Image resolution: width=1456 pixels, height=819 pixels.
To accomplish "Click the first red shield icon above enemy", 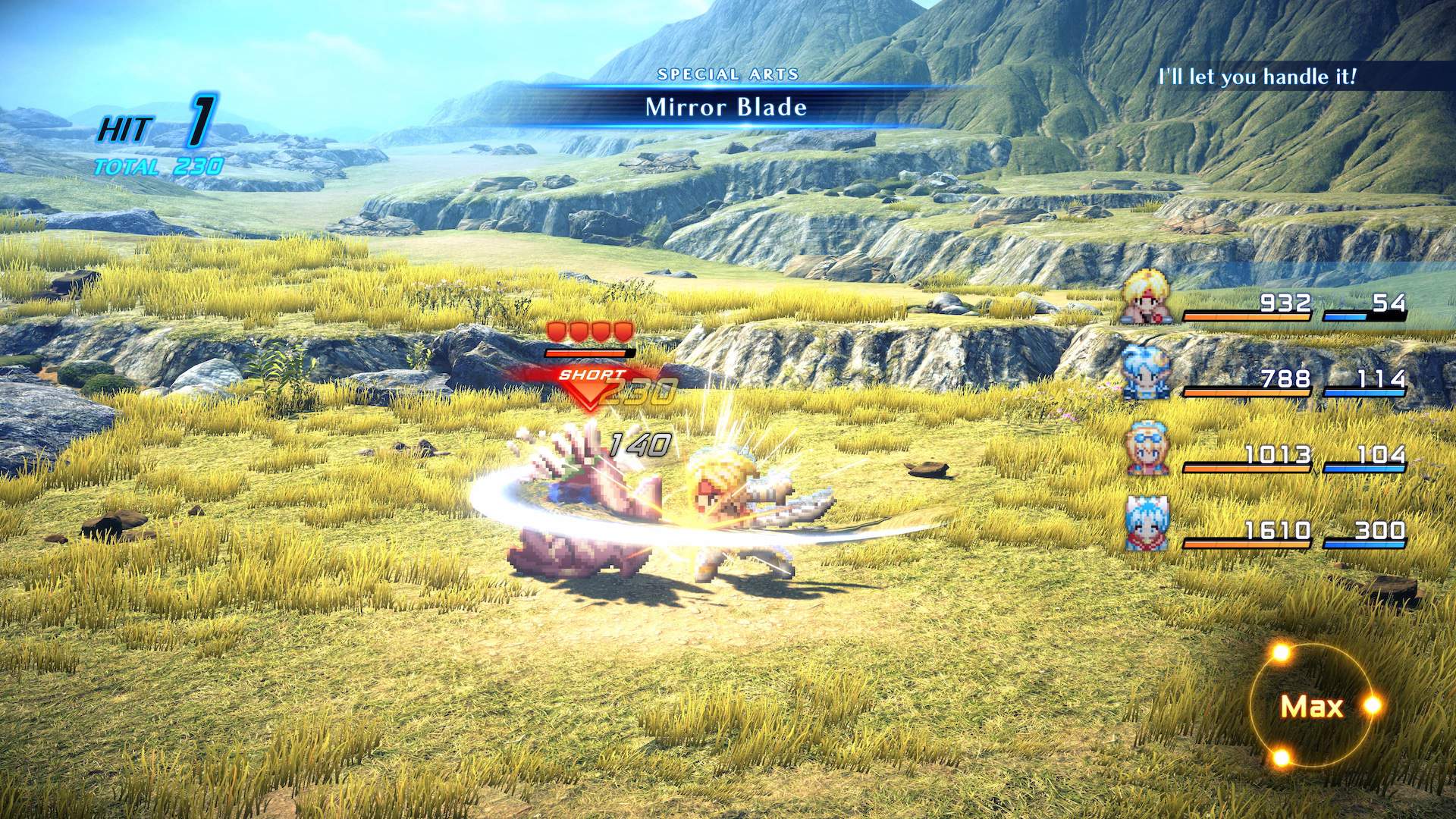I will (557, 329).
